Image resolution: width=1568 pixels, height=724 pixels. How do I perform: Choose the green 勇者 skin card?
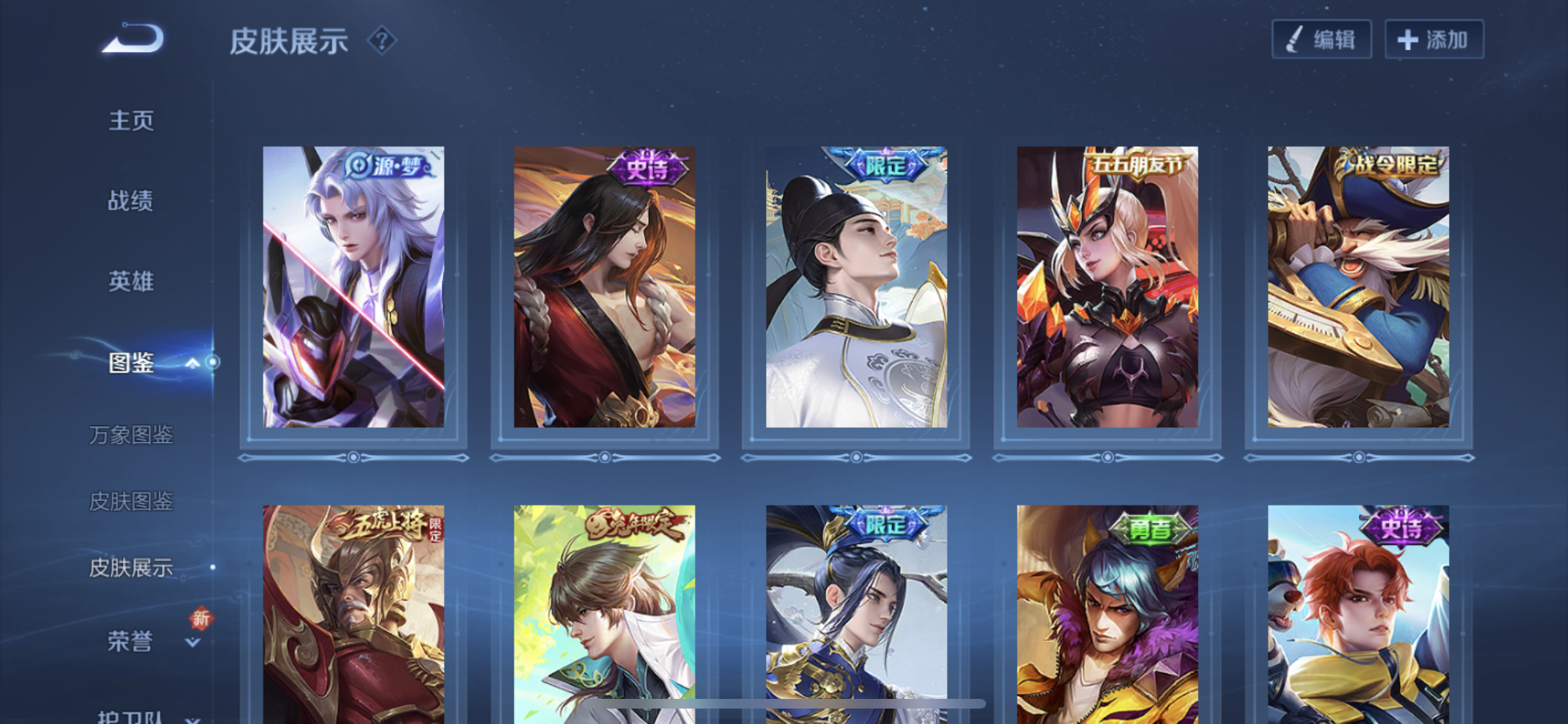(1107, 615)
